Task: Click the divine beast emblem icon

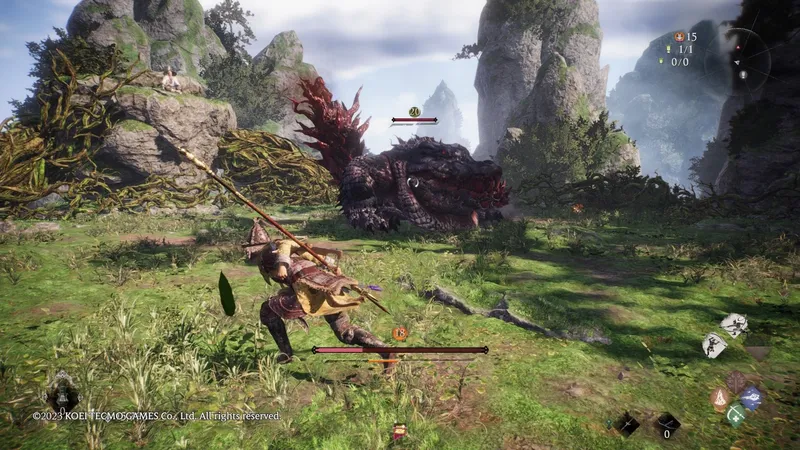Action: (x=61, y=392)
